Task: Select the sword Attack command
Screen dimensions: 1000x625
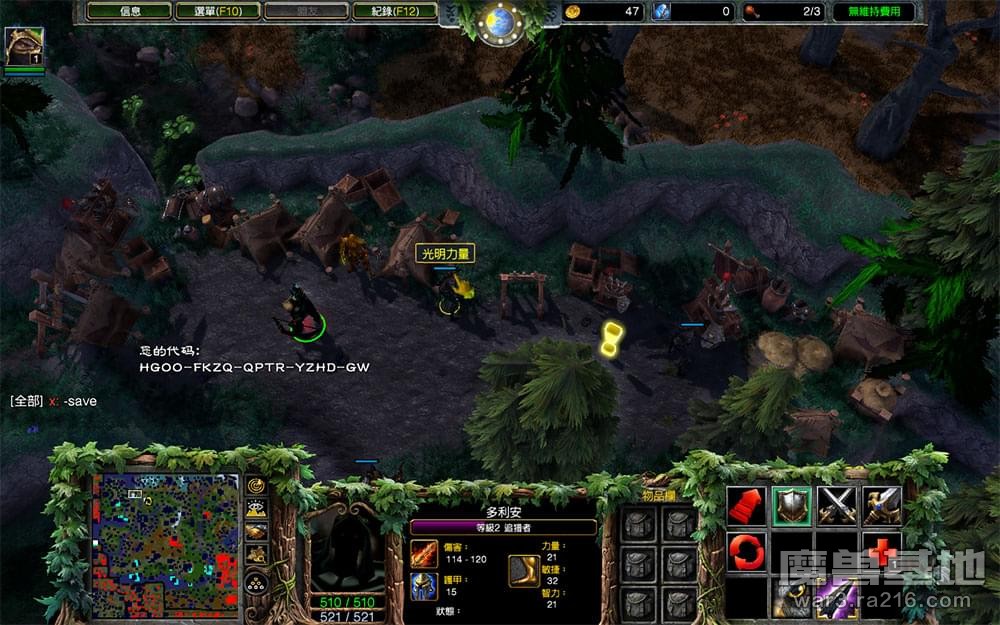Action: point(882,506)
